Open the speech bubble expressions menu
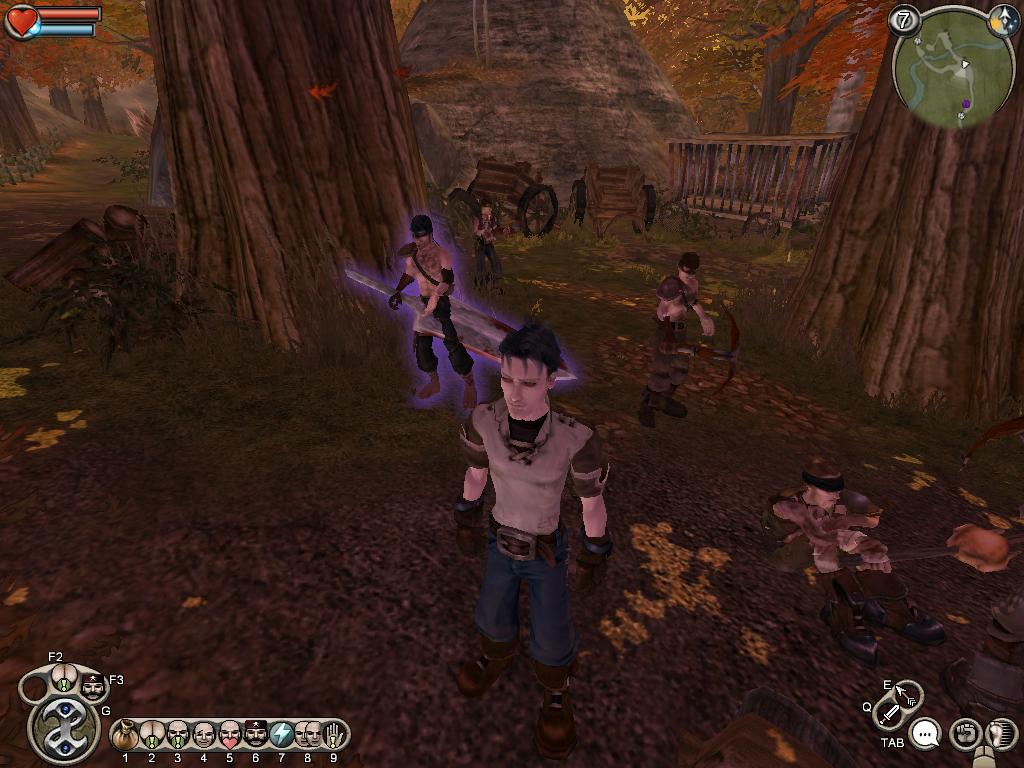 (927, 735)
